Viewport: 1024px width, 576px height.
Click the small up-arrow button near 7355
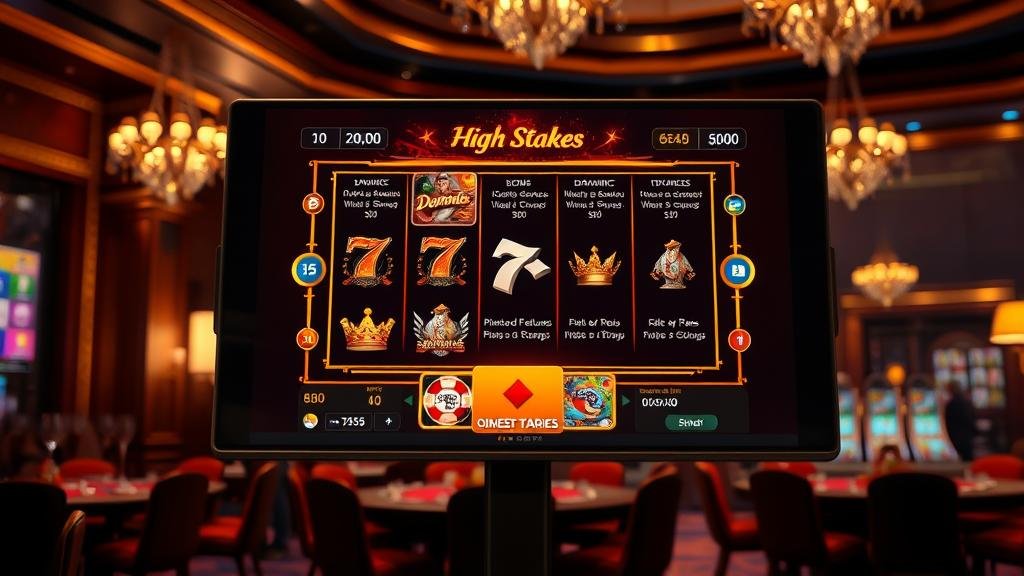coord(388,422)
